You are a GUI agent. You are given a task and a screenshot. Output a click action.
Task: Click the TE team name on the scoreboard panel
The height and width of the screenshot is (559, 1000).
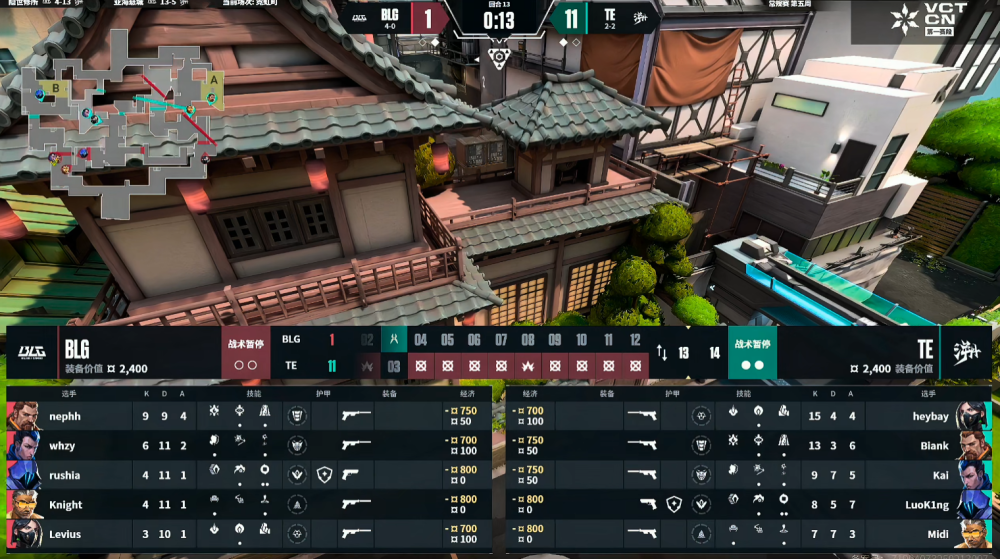pos(925,349)
